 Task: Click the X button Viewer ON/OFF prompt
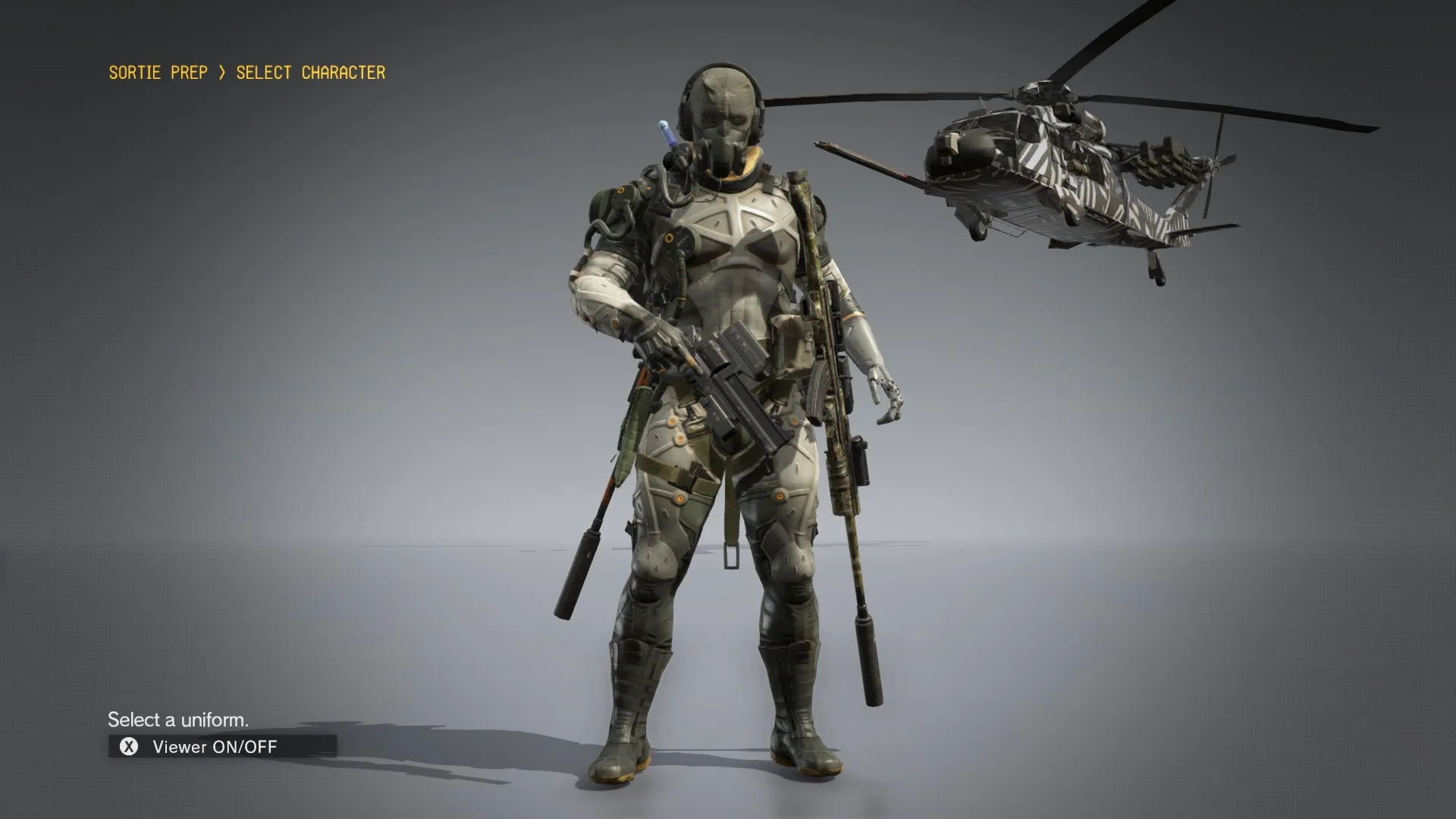pos(130,746)
